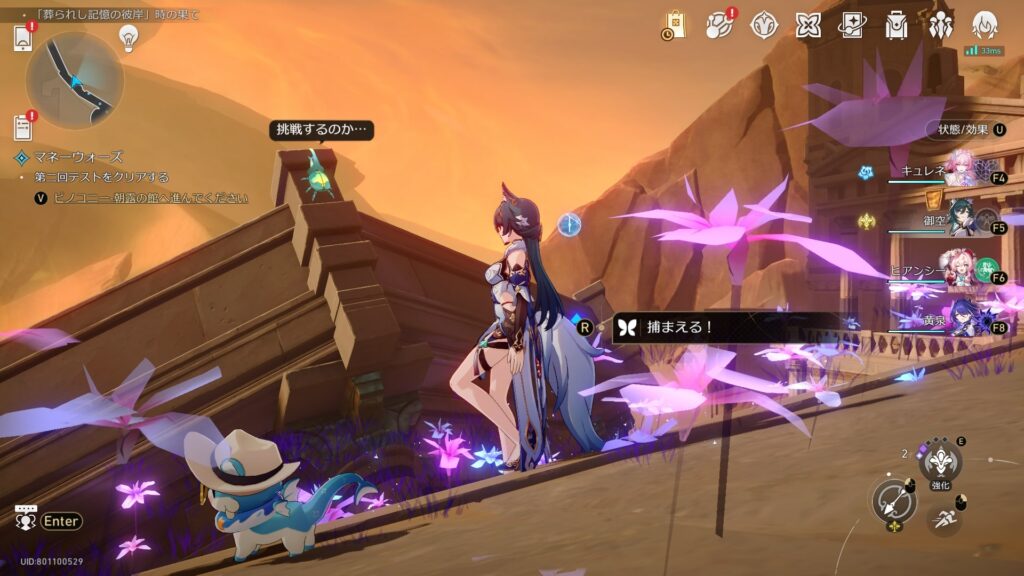Viewport: 1024px width, 576px height.
Task: Select the マネーウォーズ quest tracker
Action: tap(70, 157)
